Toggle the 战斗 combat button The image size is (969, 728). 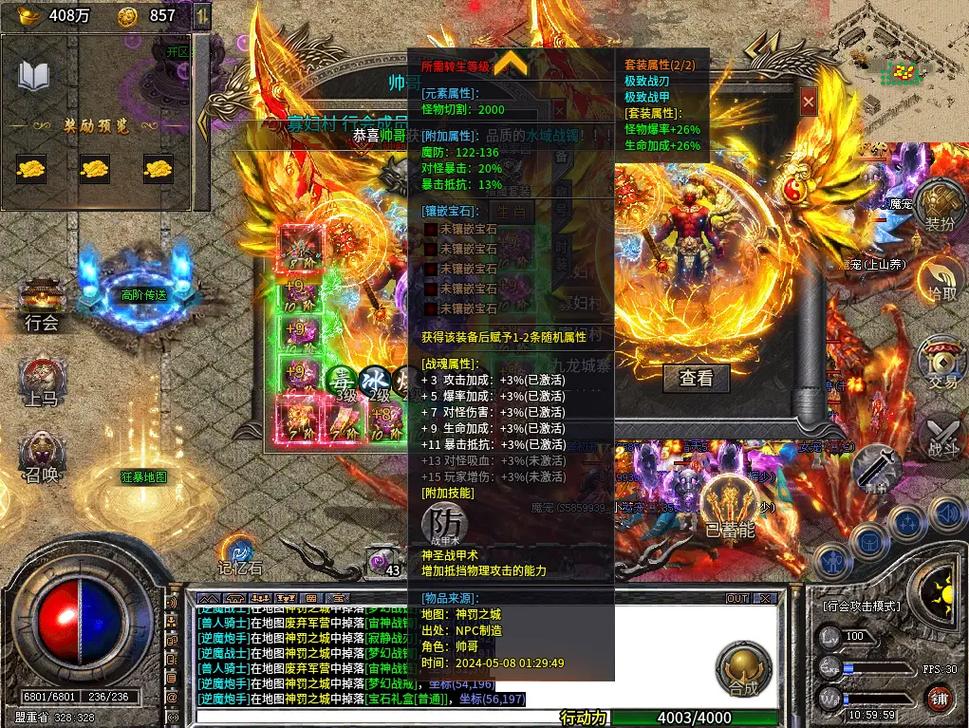[941, 436]
